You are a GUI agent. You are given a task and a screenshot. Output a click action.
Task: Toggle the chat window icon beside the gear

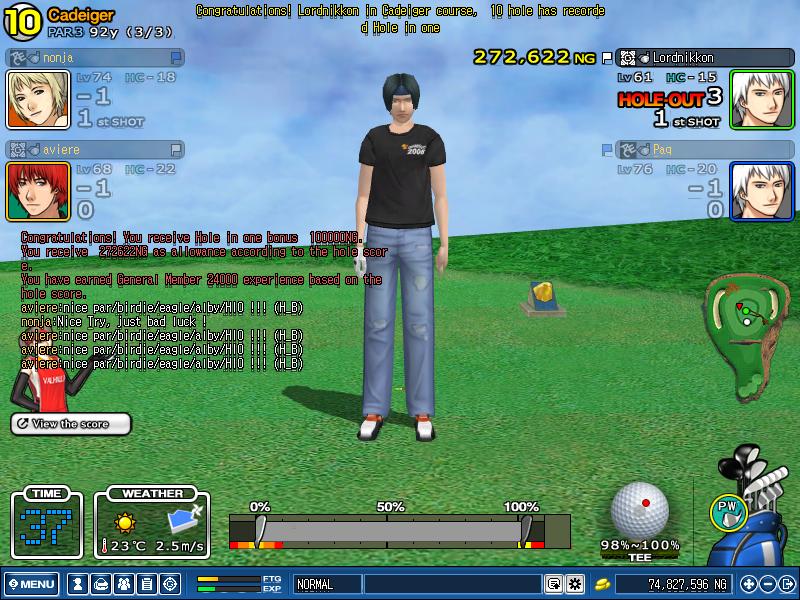(x=553, y=584)
